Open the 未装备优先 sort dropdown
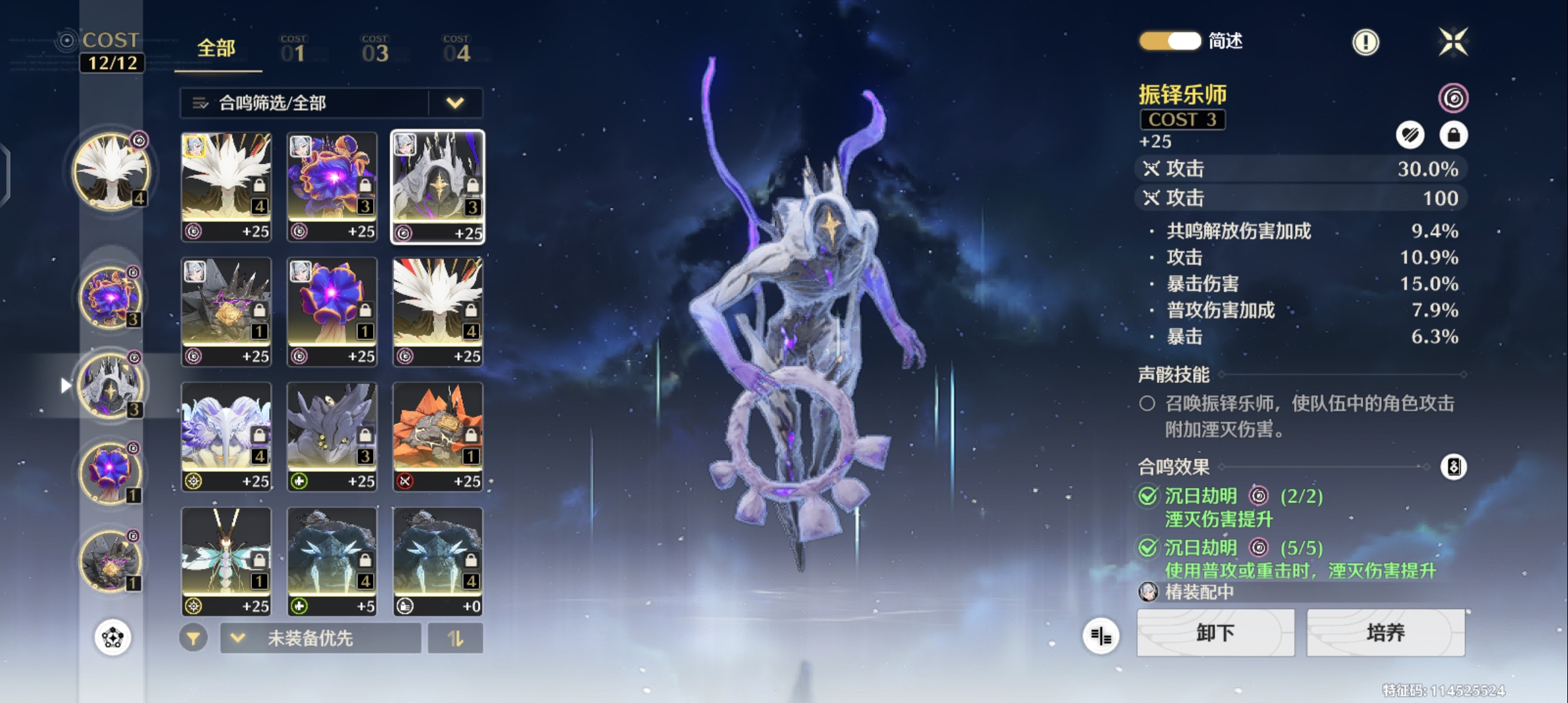Viewport: 1568px width, 703px height. (x=320, y=638)
